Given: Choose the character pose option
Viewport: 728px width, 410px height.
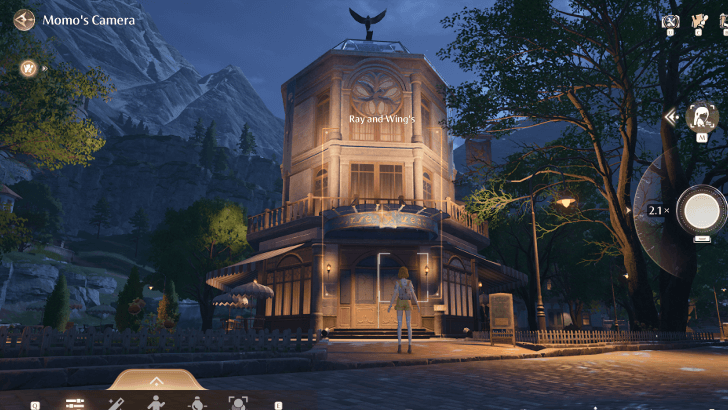Looking at the screenshot, I should click(156, 403).
